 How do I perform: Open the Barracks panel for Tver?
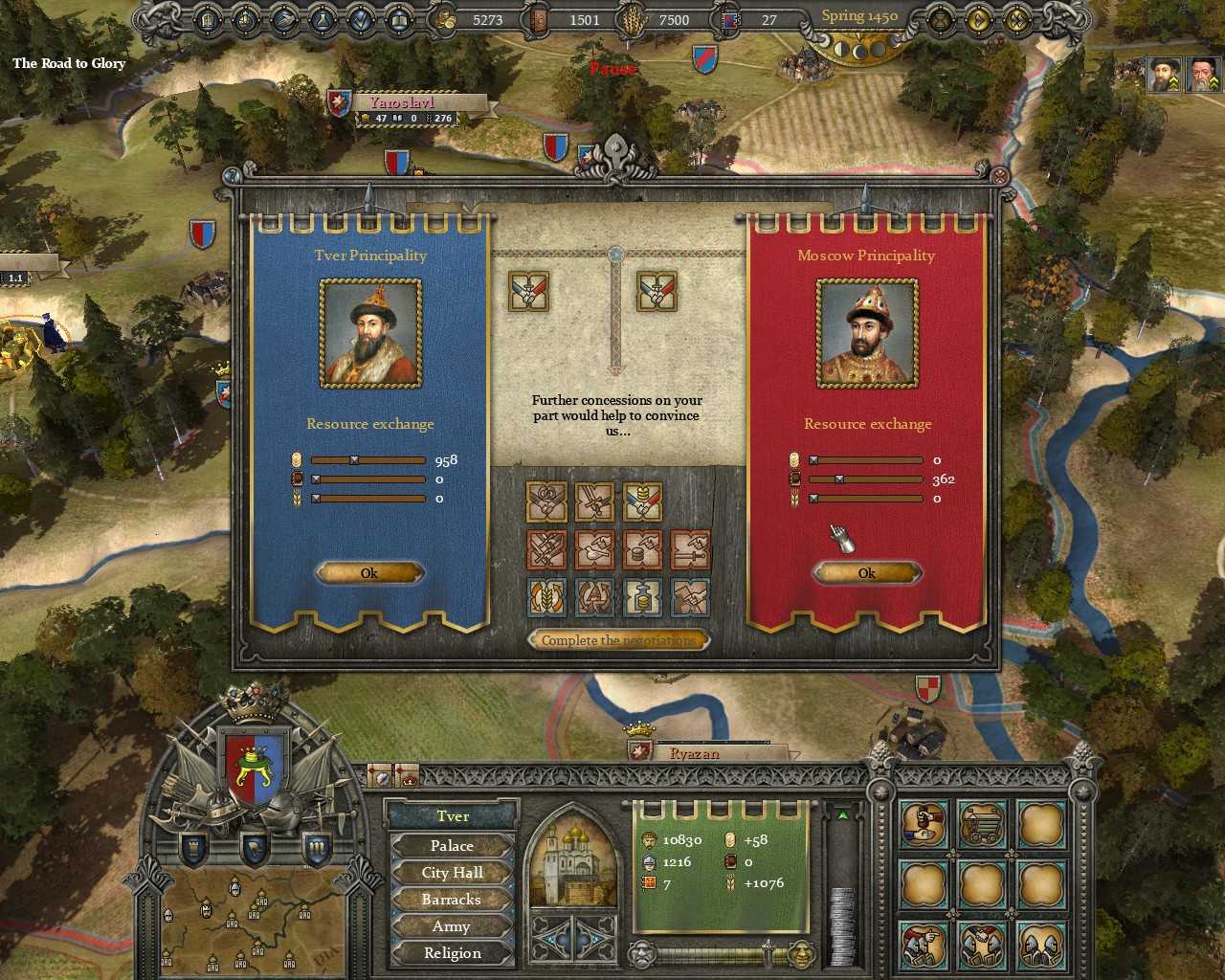[x=451, y=899]
